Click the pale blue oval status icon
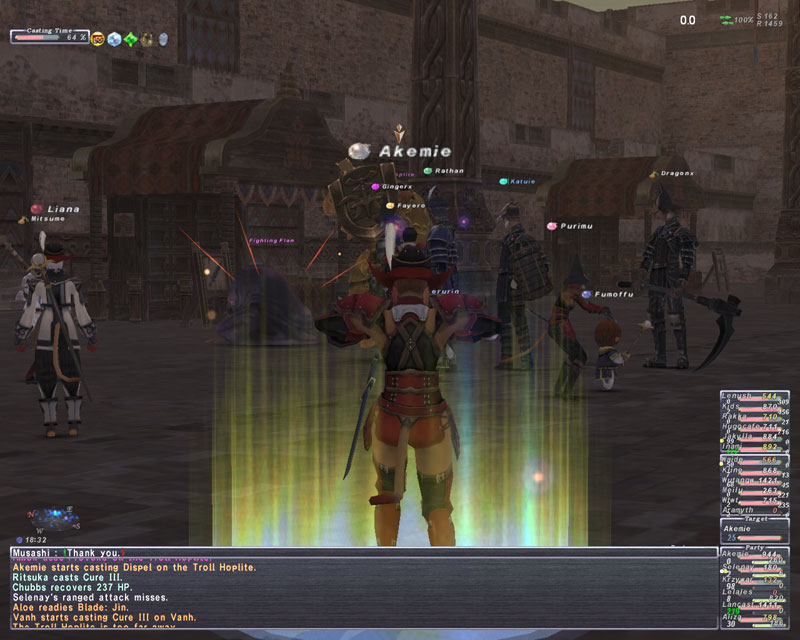This screenshot has width=800, height=640. coord(163,39)
